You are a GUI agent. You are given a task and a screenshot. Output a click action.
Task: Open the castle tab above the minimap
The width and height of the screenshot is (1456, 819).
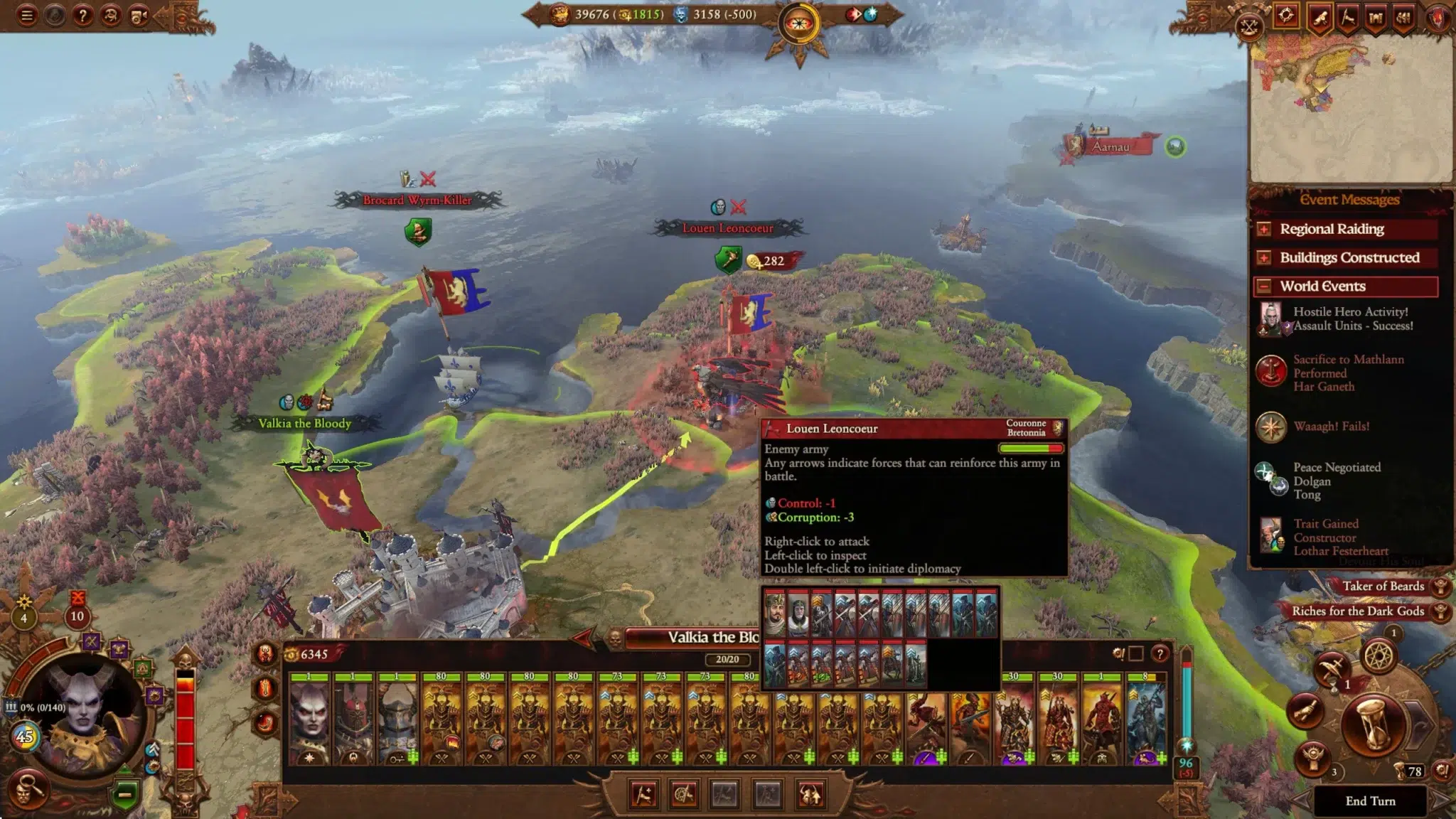click(x=1376, y=18)
